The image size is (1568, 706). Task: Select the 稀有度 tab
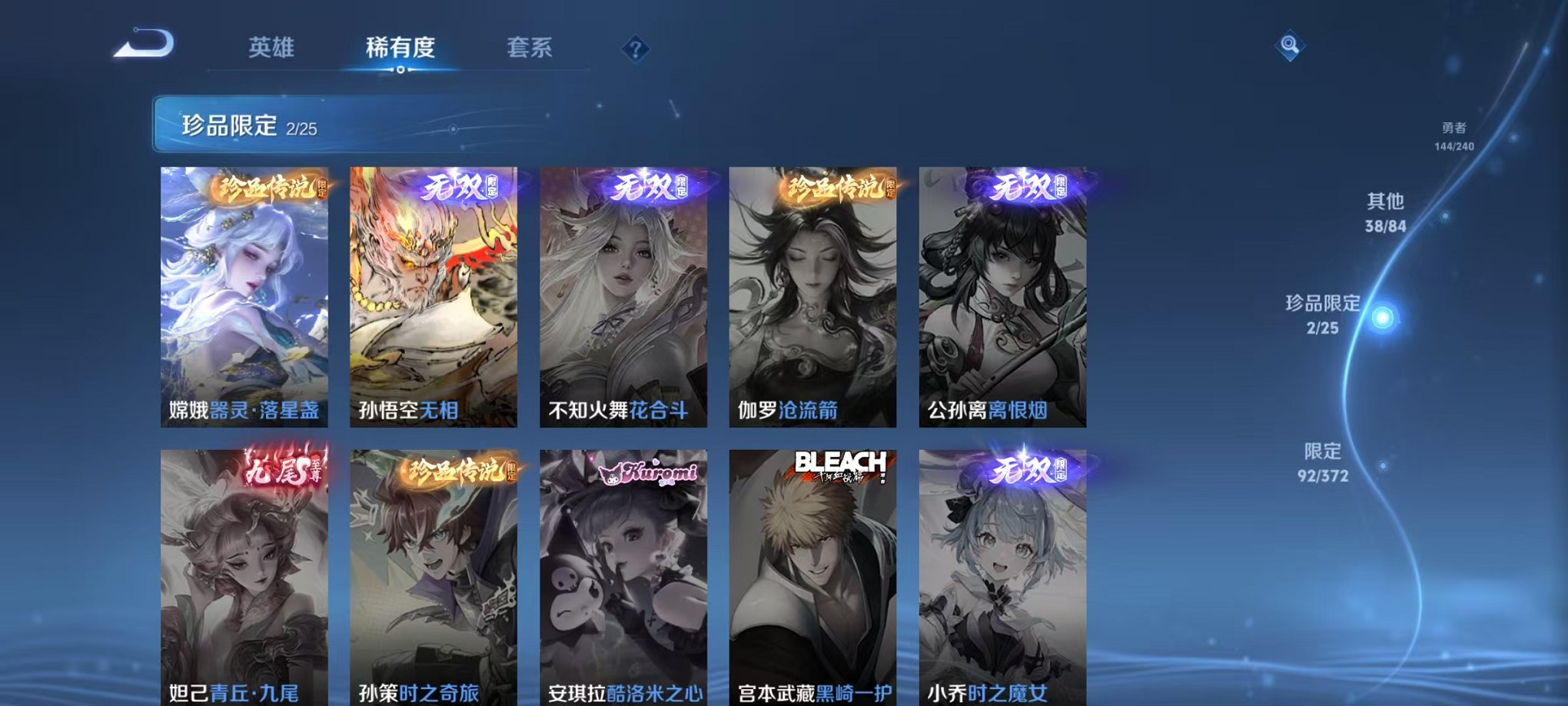pyautogui.click(x=401, y=46)
